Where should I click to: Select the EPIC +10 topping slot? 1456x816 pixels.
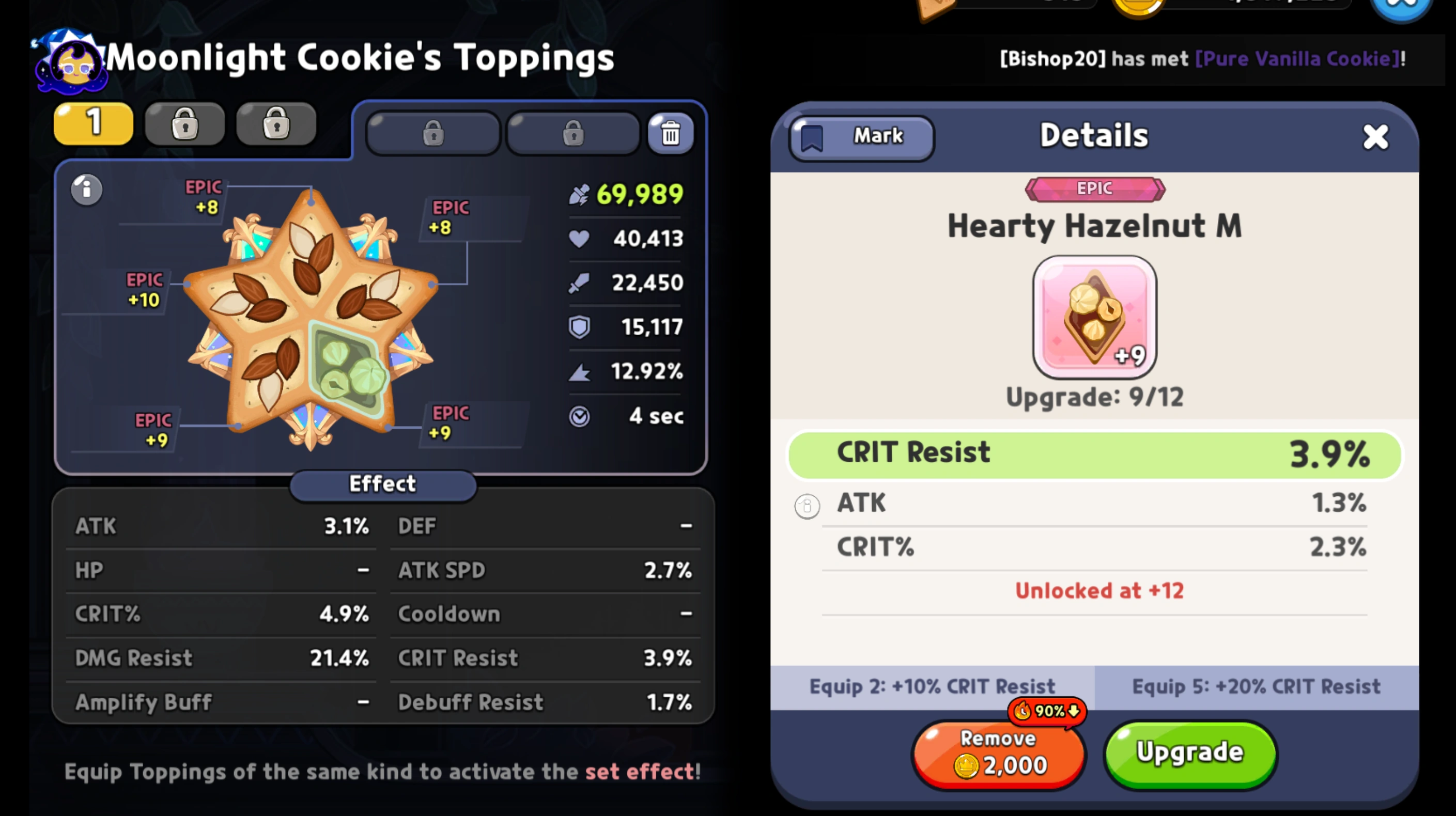(145, 289)
